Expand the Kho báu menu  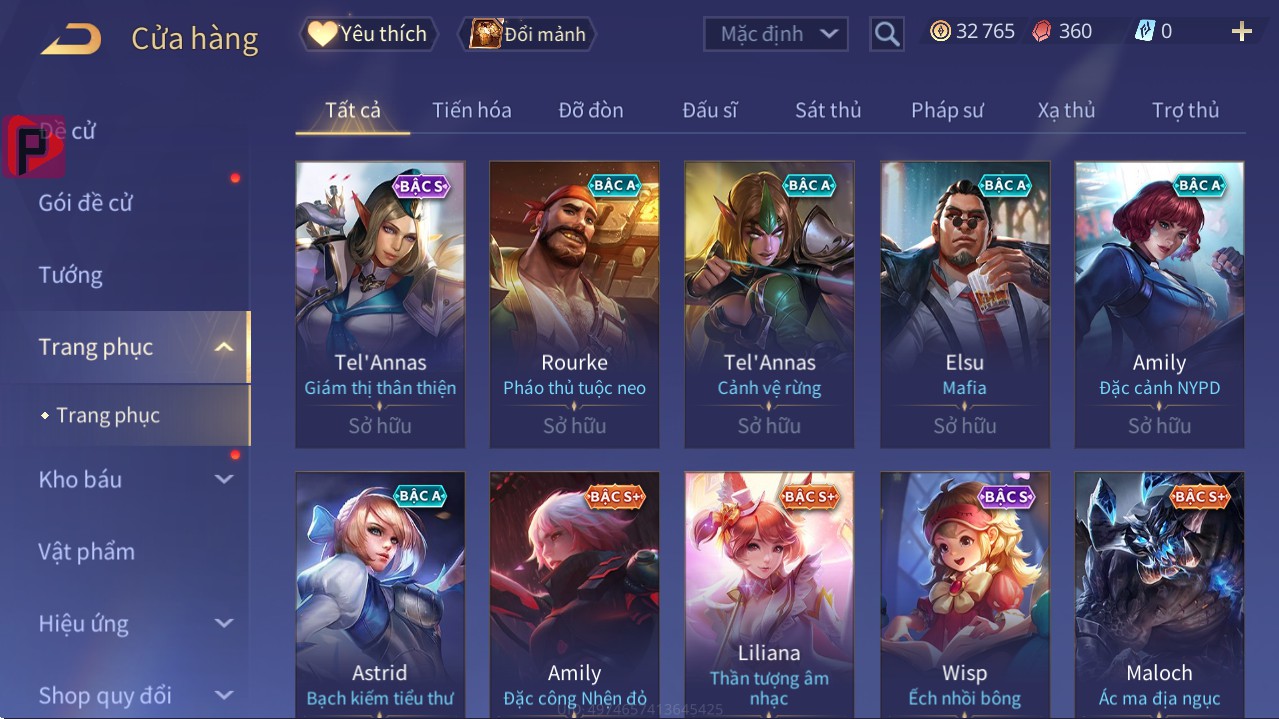point(135,480)
